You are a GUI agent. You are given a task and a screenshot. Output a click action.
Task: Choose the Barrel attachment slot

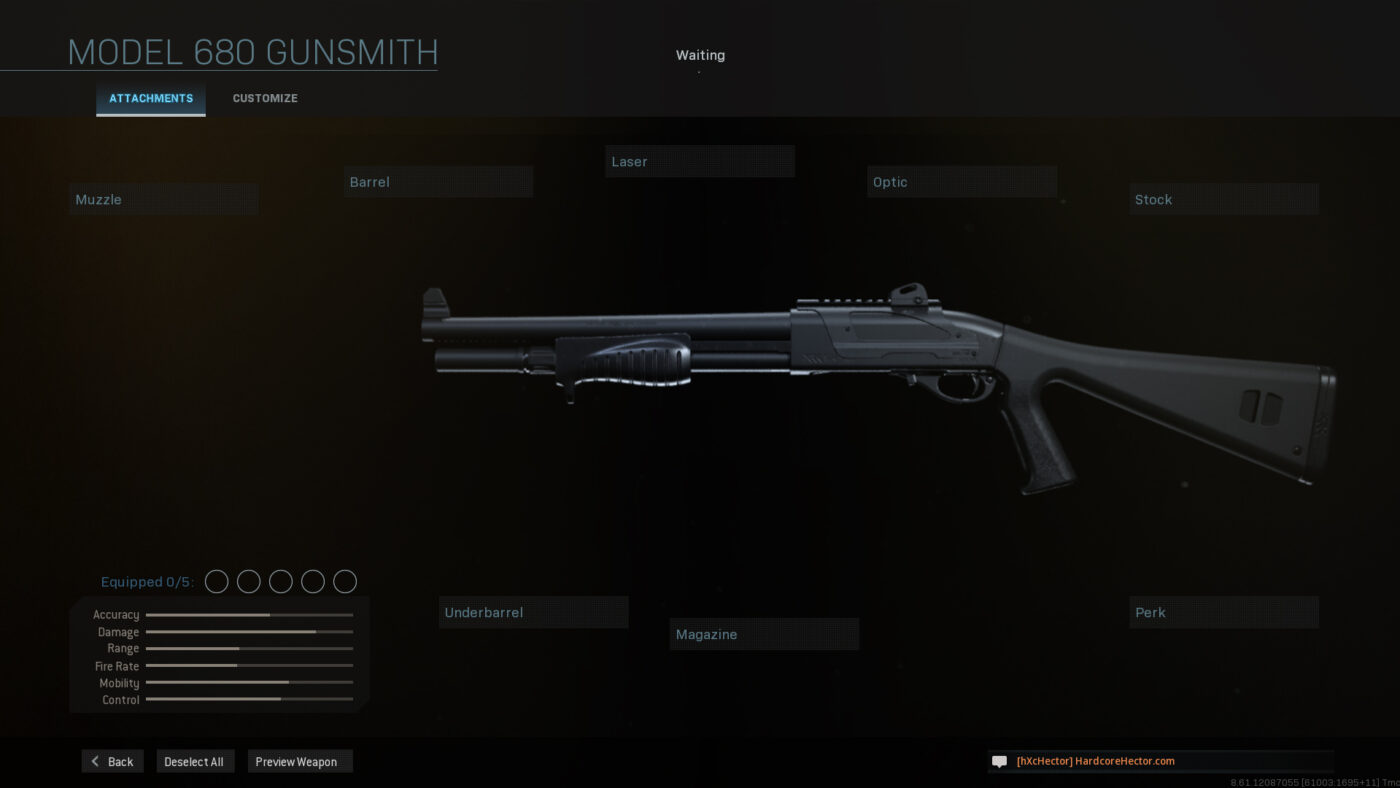click(438, 182)
